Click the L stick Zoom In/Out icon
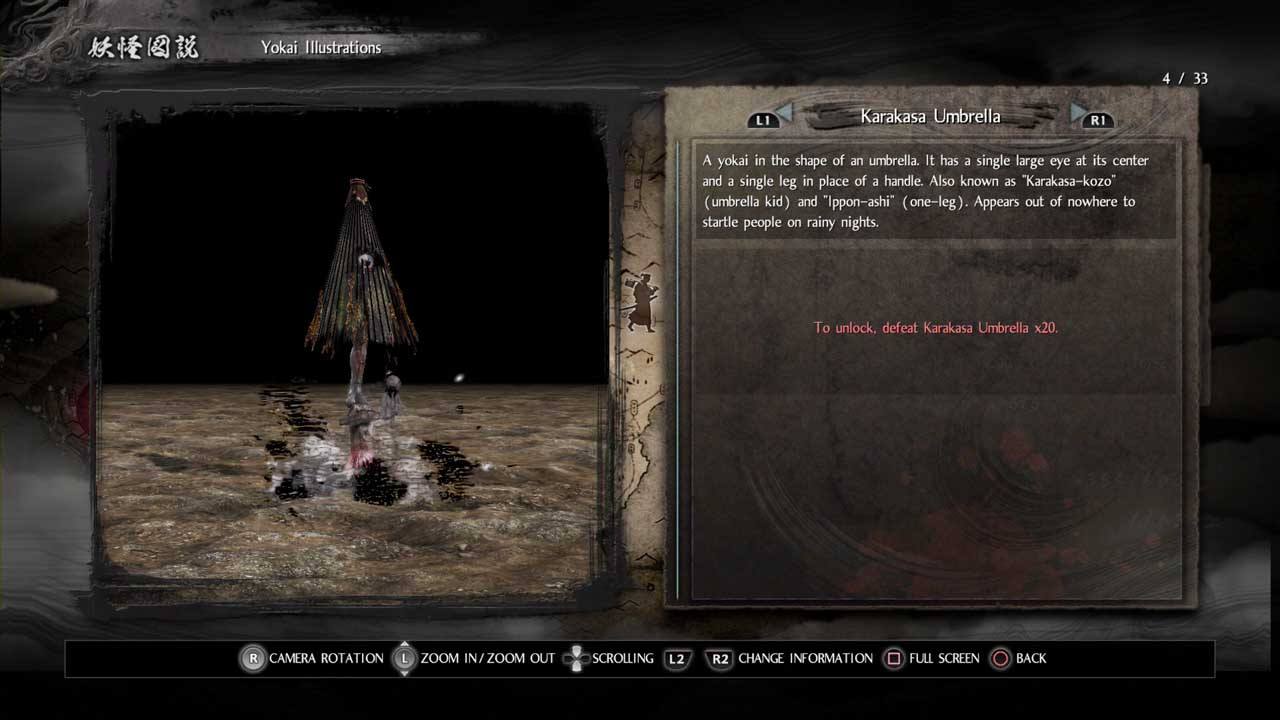1280x720 pixels. click(404, 658)
